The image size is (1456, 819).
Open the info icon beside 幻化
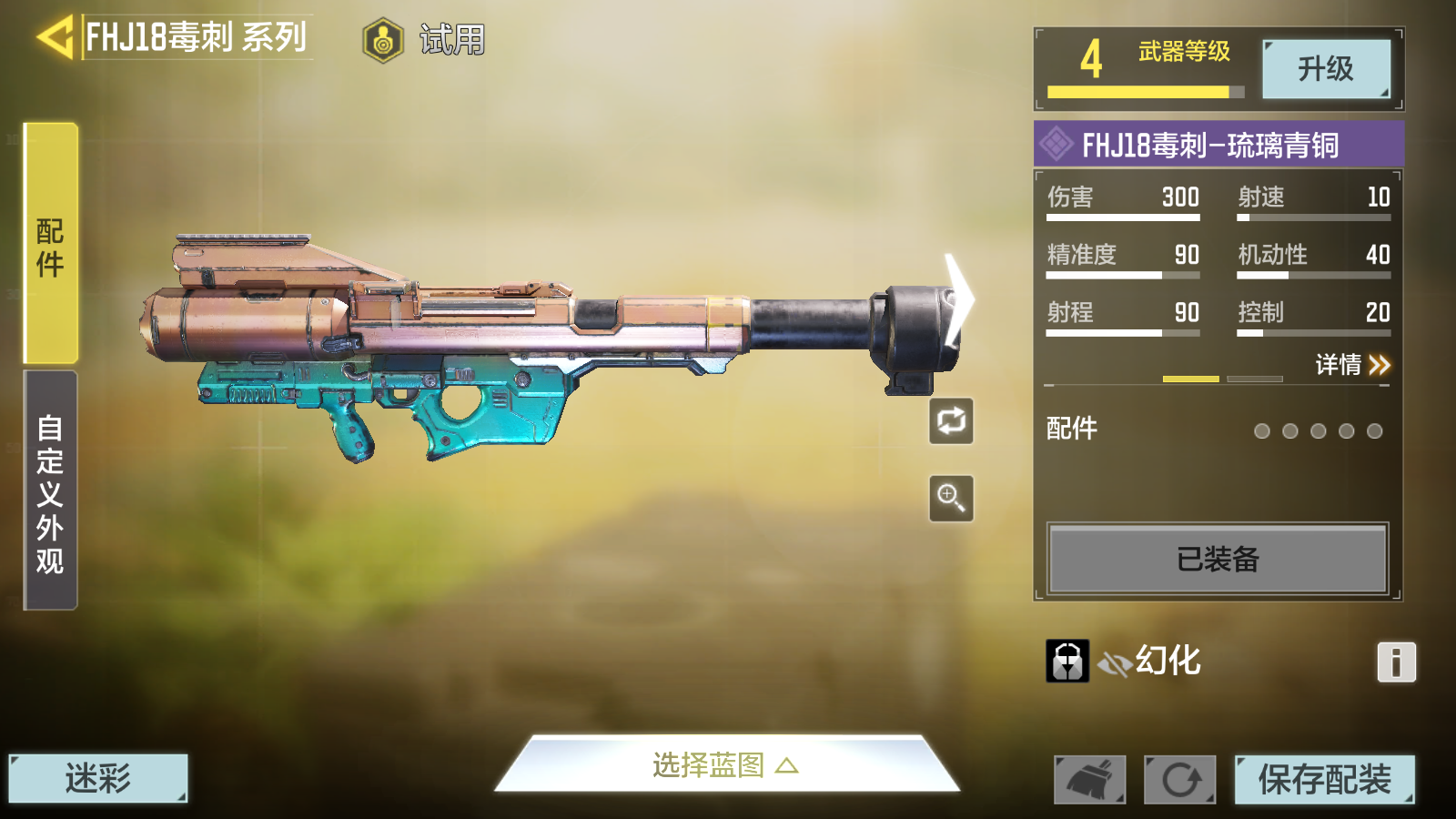(1396, 662)
